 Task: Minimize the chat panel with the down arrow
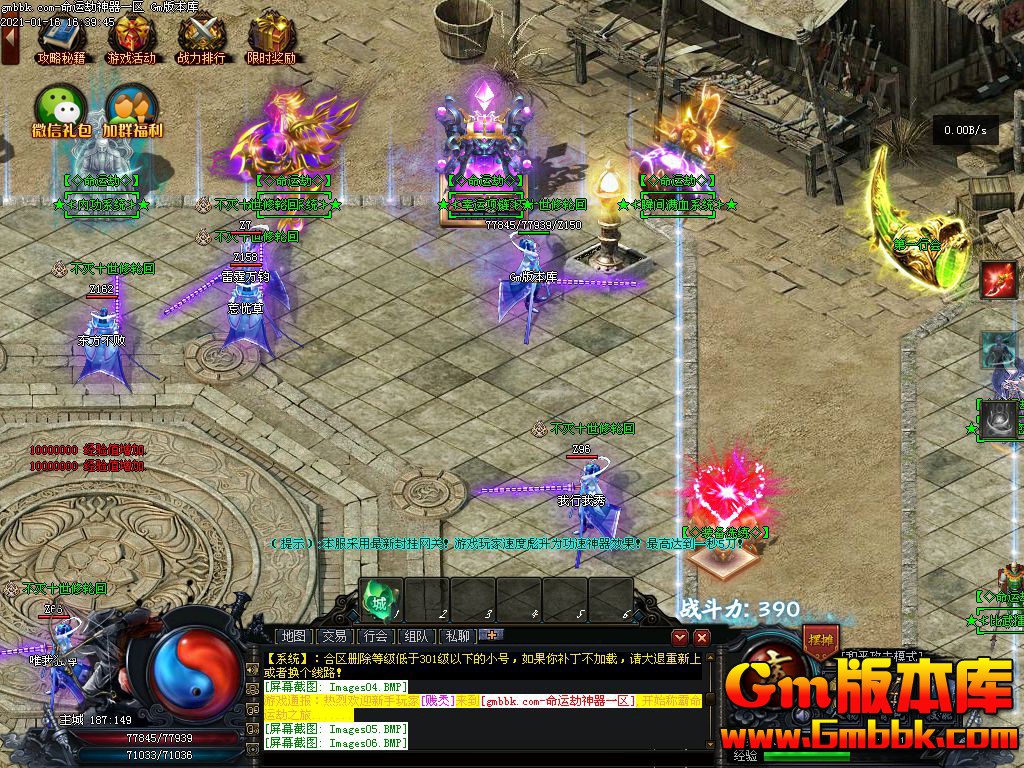pos(680,636)
